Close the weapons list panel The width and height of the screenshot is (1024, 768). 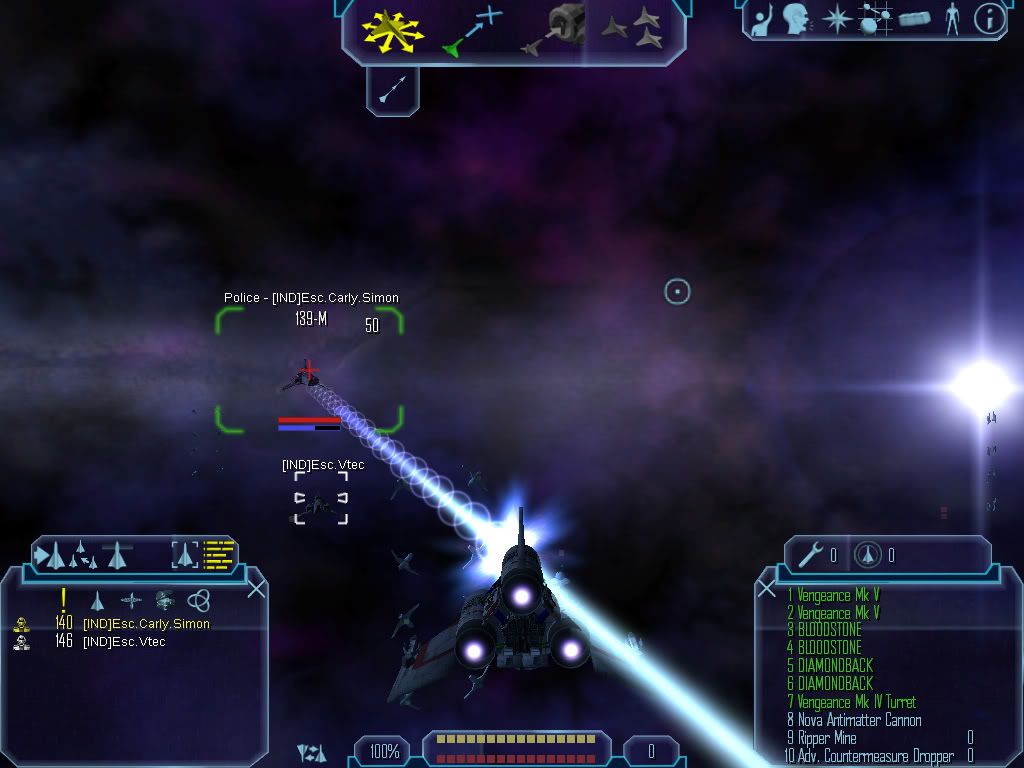767,588
